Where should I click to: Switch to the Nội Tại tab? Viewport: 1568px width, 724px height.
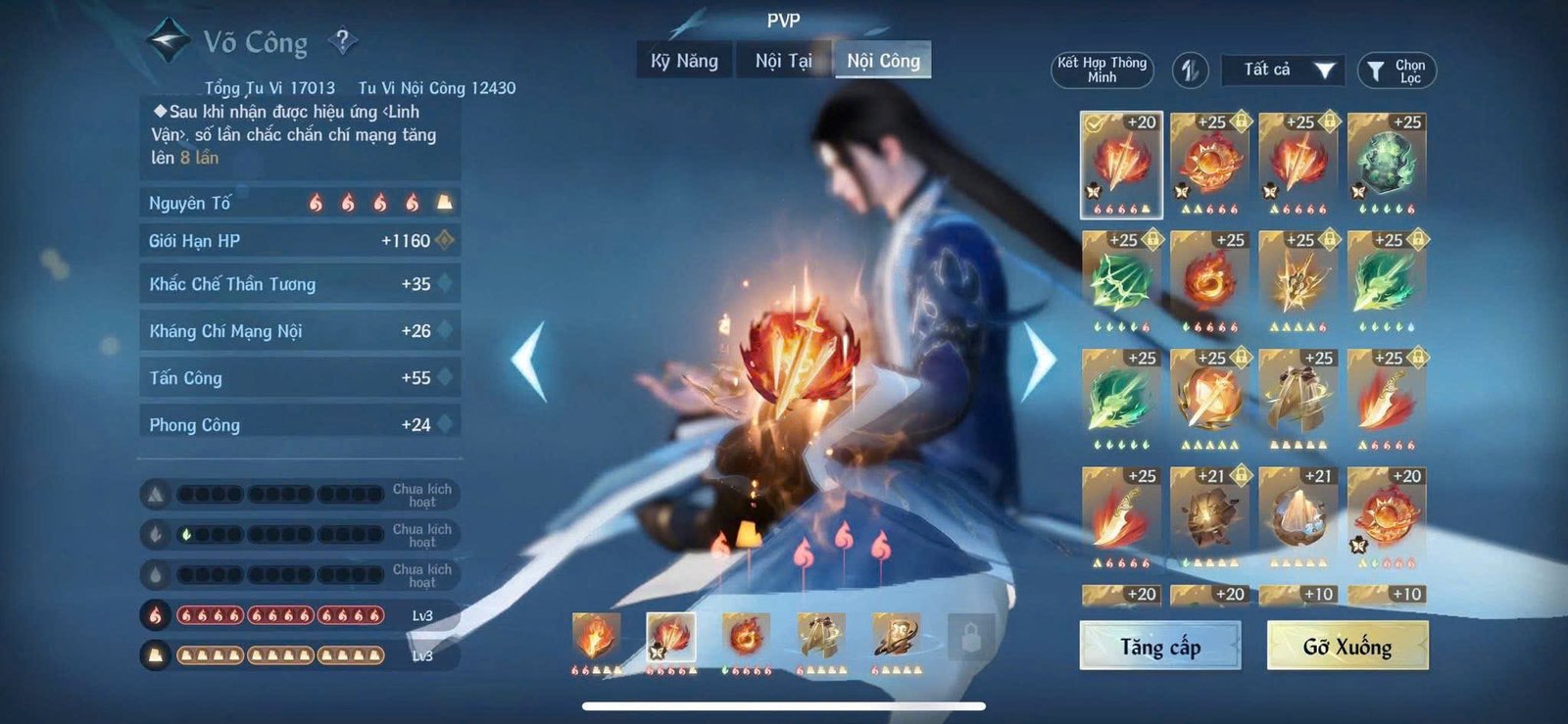783,60
